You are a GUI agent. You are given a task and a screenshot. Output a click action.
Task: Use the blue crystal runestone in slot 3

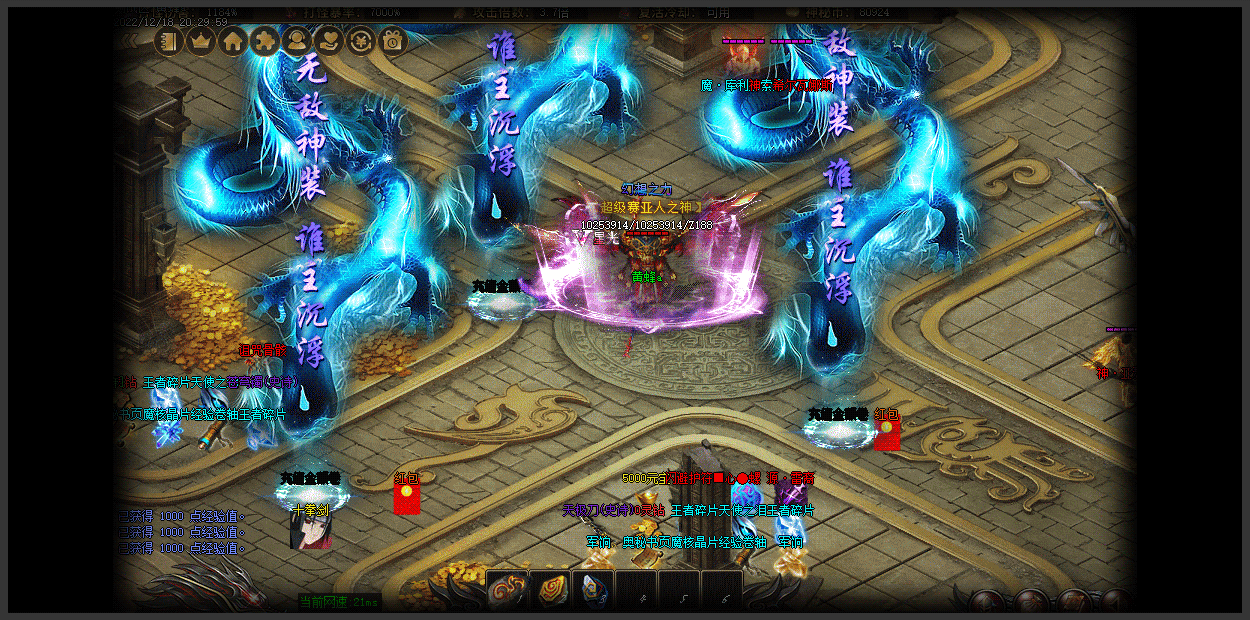pyautogui.click(x=592, y=590)
